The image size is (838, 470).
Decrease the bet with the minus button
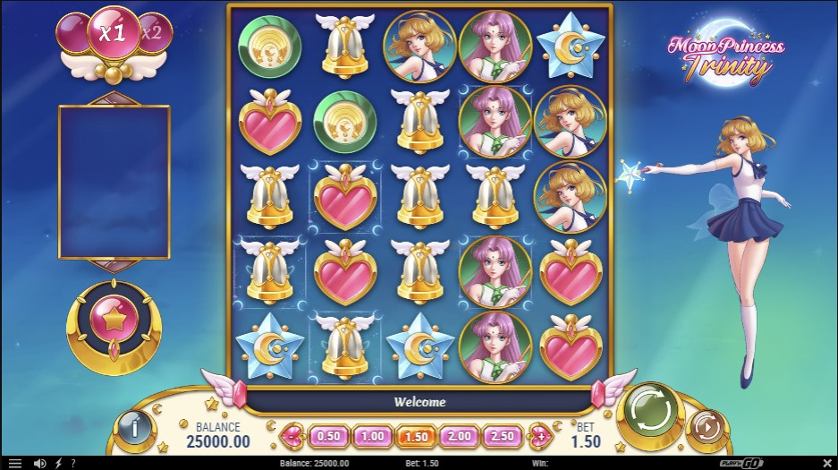coord(293,436)
